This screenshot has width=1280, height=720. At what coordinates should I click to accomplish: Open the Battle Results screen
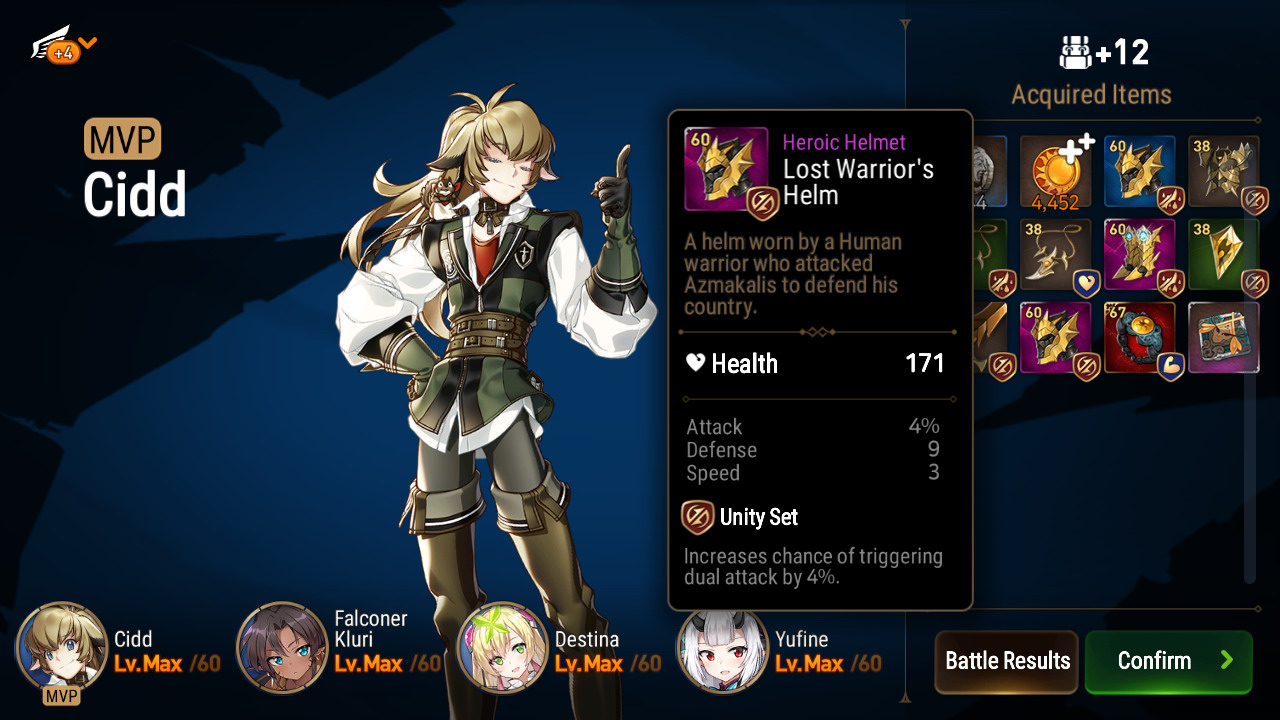click(x=1006, y=661)
